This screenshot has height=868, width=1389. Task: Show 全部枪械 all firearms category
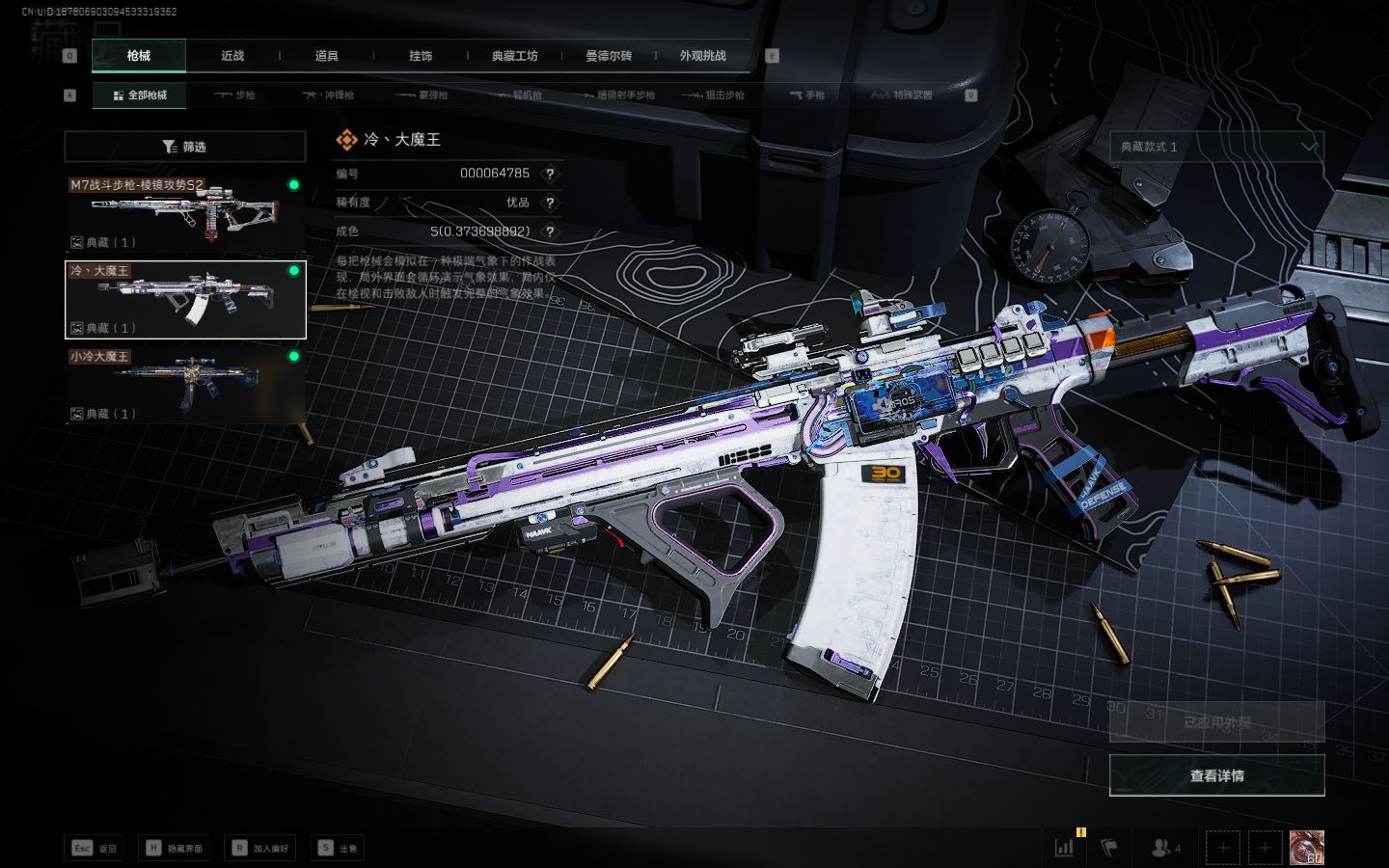[140, 95]
